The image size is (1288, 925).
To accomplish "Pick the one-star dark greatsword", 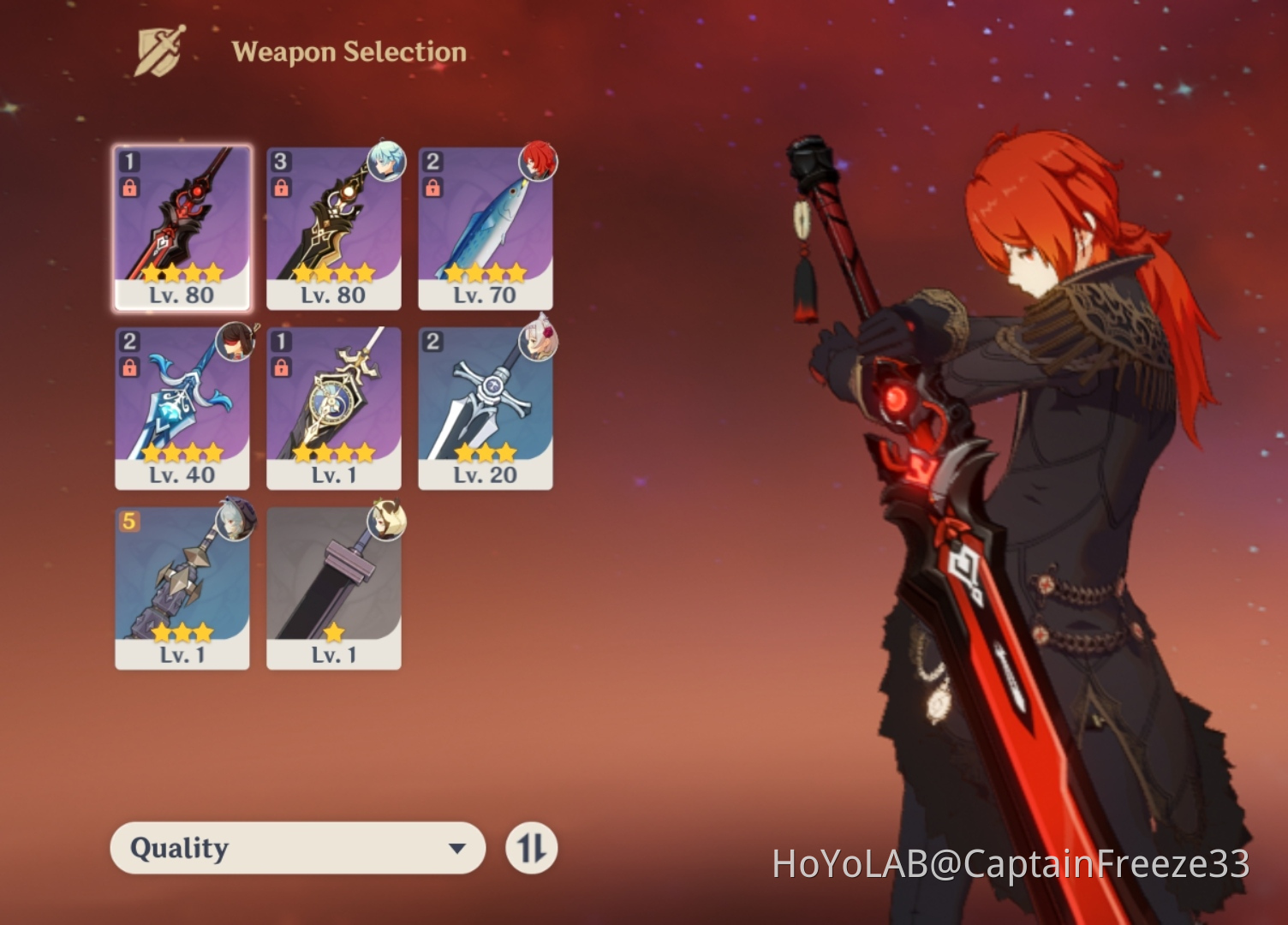I will click(334, 587).
